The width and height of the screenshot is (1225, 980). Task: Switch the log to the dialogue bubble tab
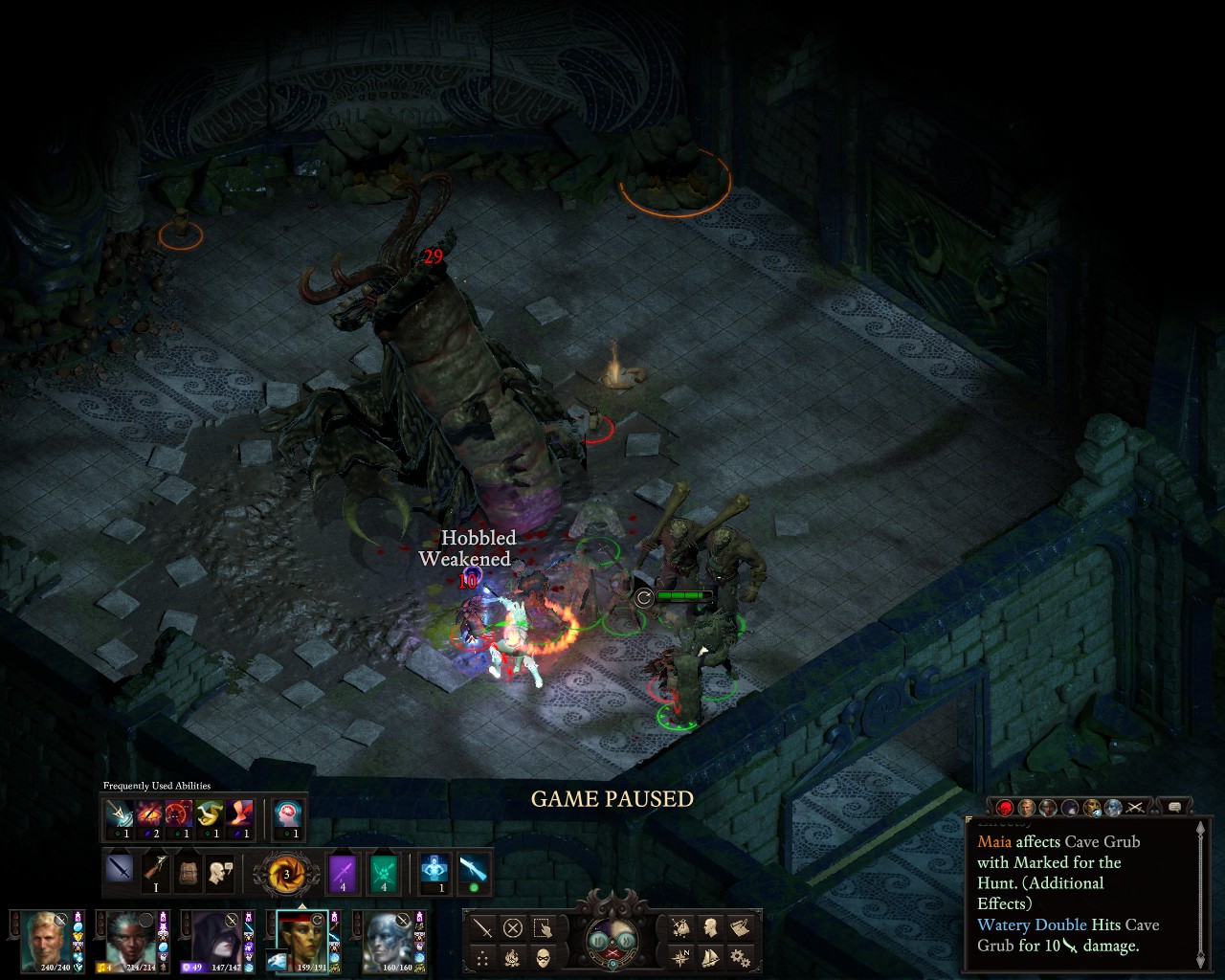coord(1174,807)
